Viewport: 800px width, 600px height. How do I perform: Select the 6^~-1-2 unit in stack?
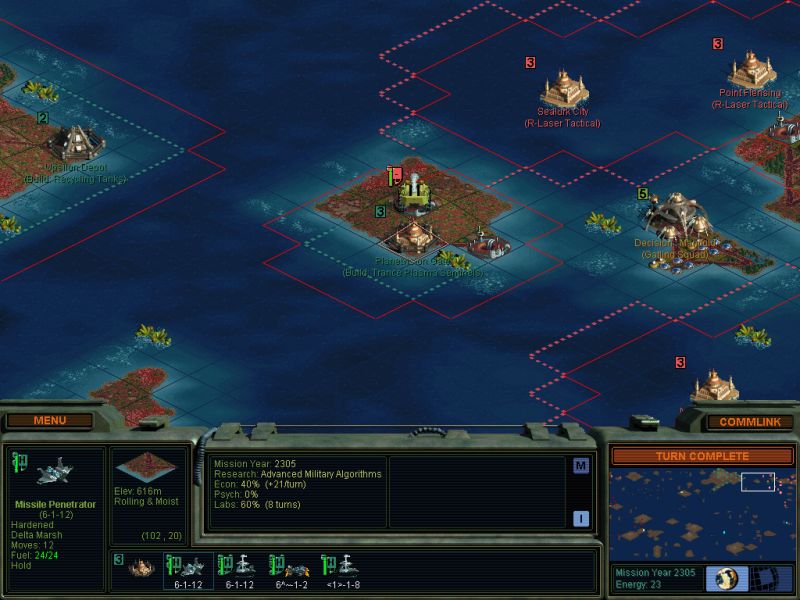[x=291, y=568]
